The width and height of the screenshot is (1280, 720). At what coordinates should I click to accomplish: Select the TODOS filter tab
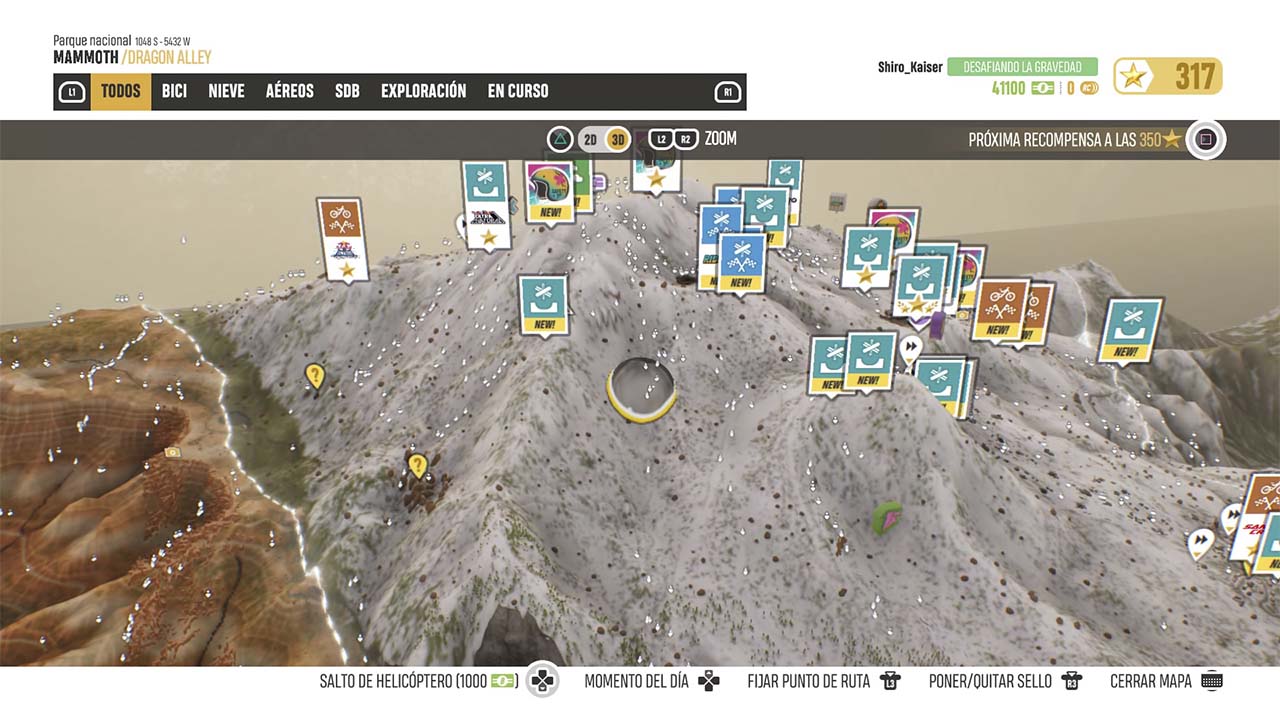click(x=121, y=91)
